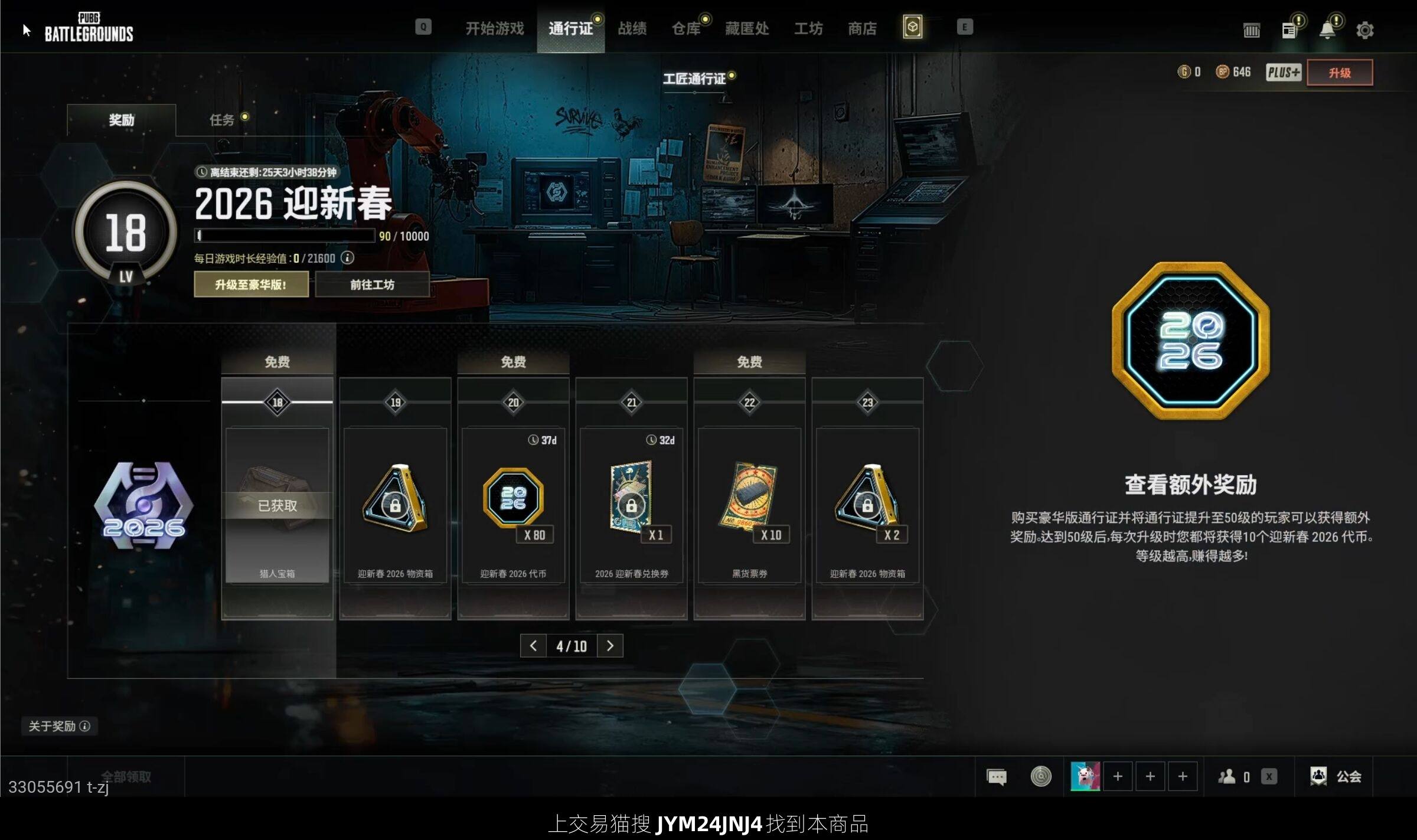The width and height of the screenshot is (1417, 840).
Task: Open the settings gear icon
Action: coord(1364,30)
